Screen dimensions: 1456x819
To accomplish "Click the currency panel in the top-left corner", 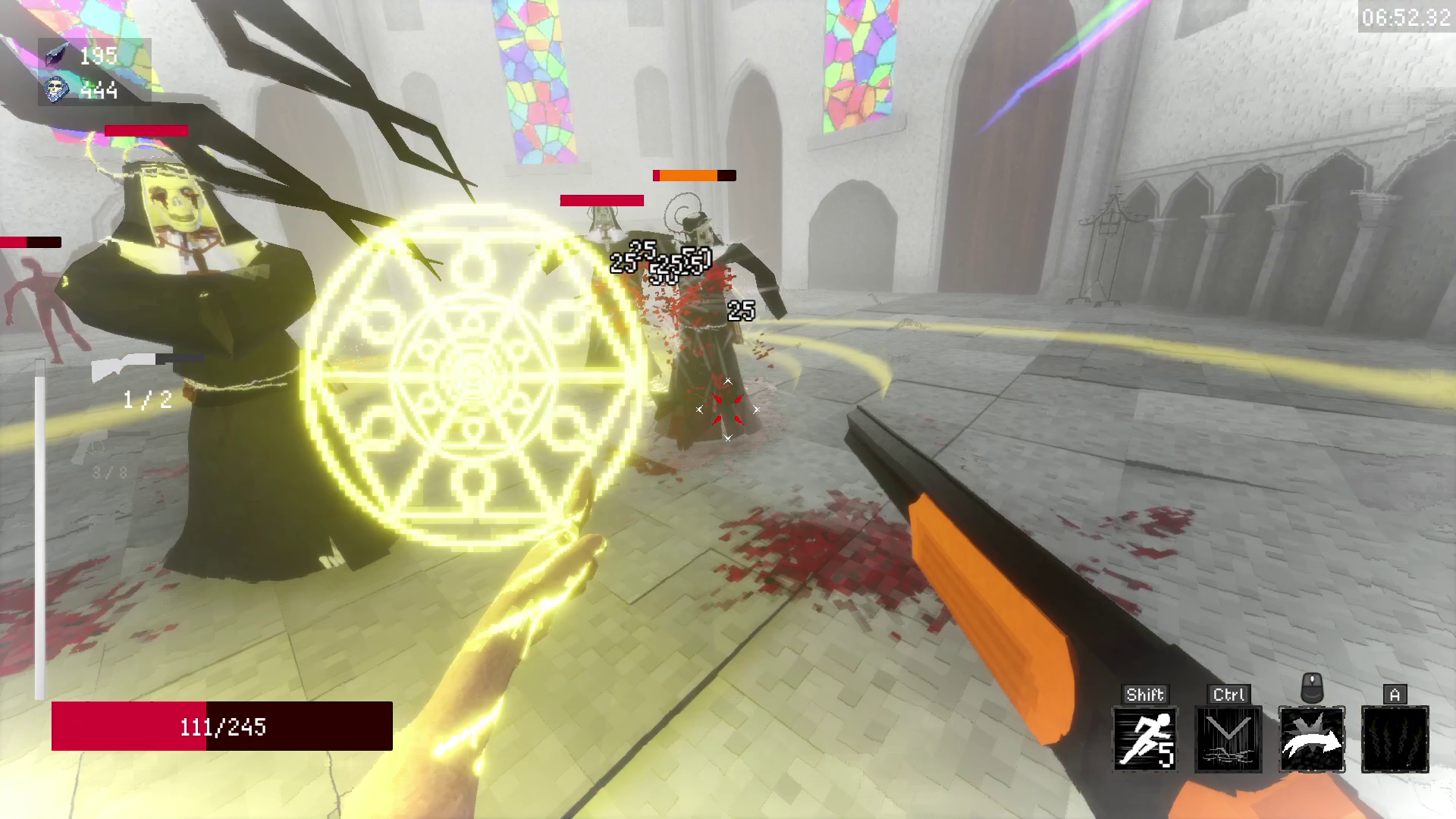I will (91, 72).
